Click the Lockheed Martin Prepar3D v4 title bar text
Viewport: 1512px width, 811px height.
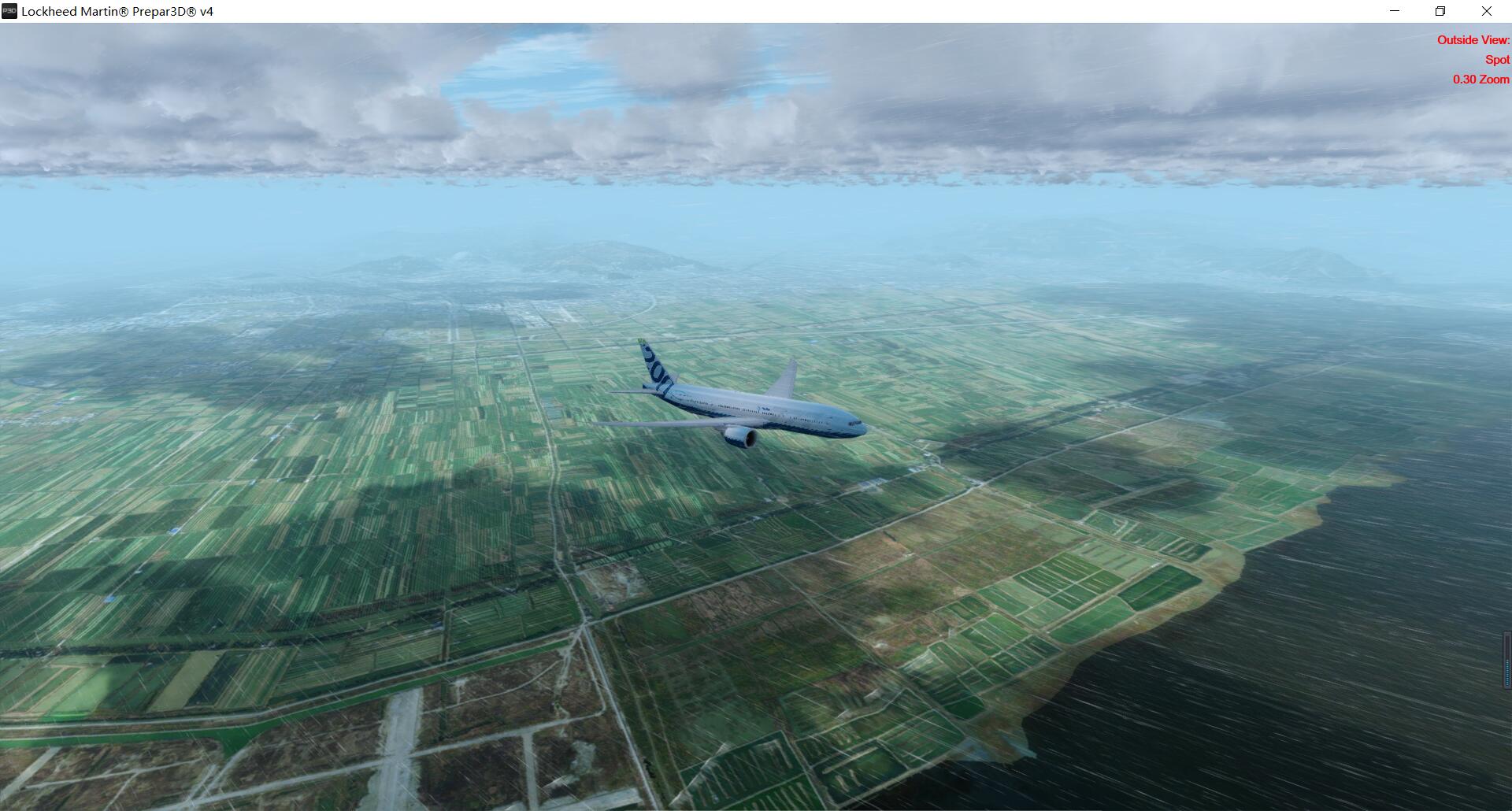coord(115,11)
